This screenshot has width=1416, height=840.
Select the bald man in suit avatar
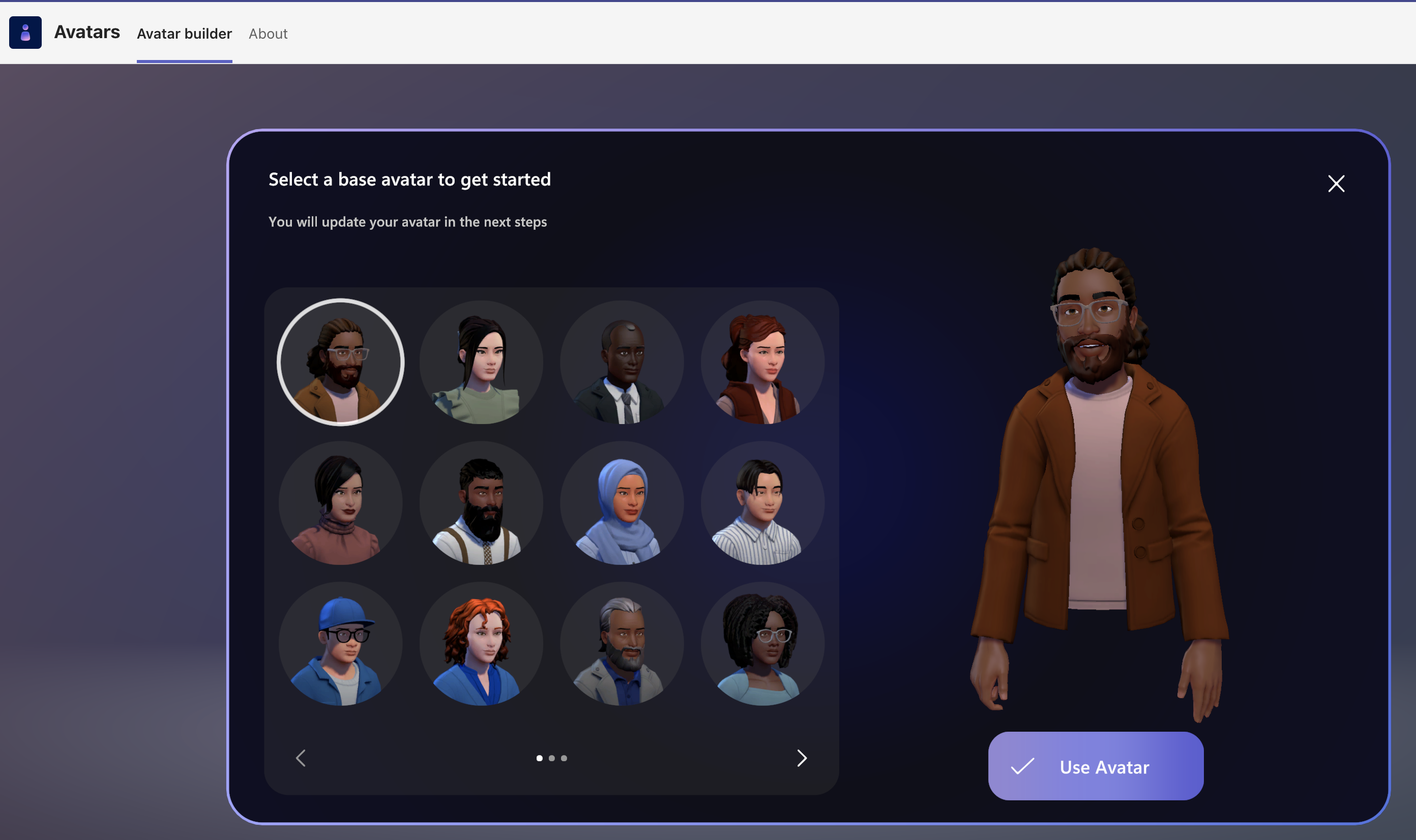(621, 362)
